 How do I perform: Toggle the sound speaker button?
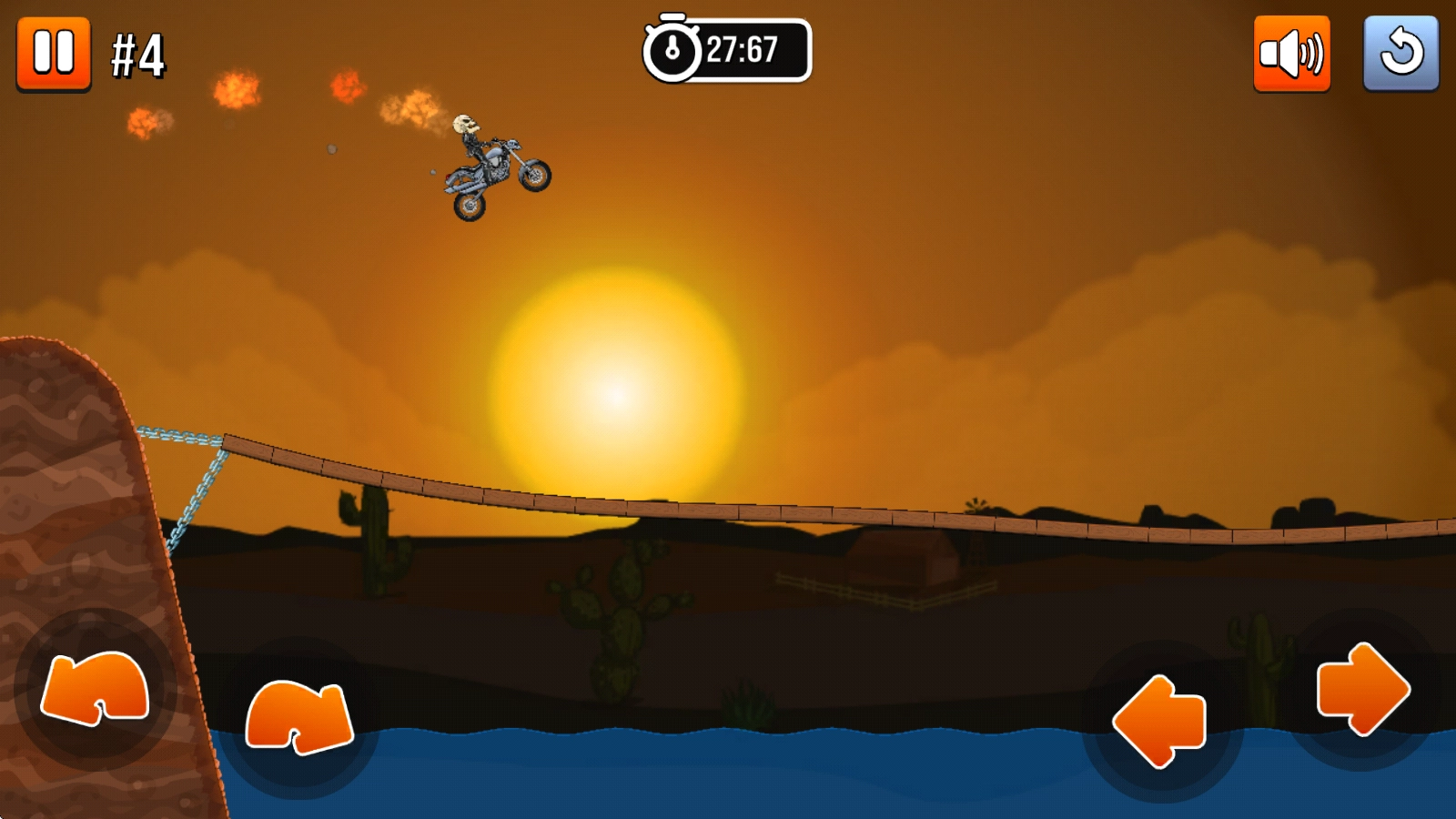coord(1291,54)
